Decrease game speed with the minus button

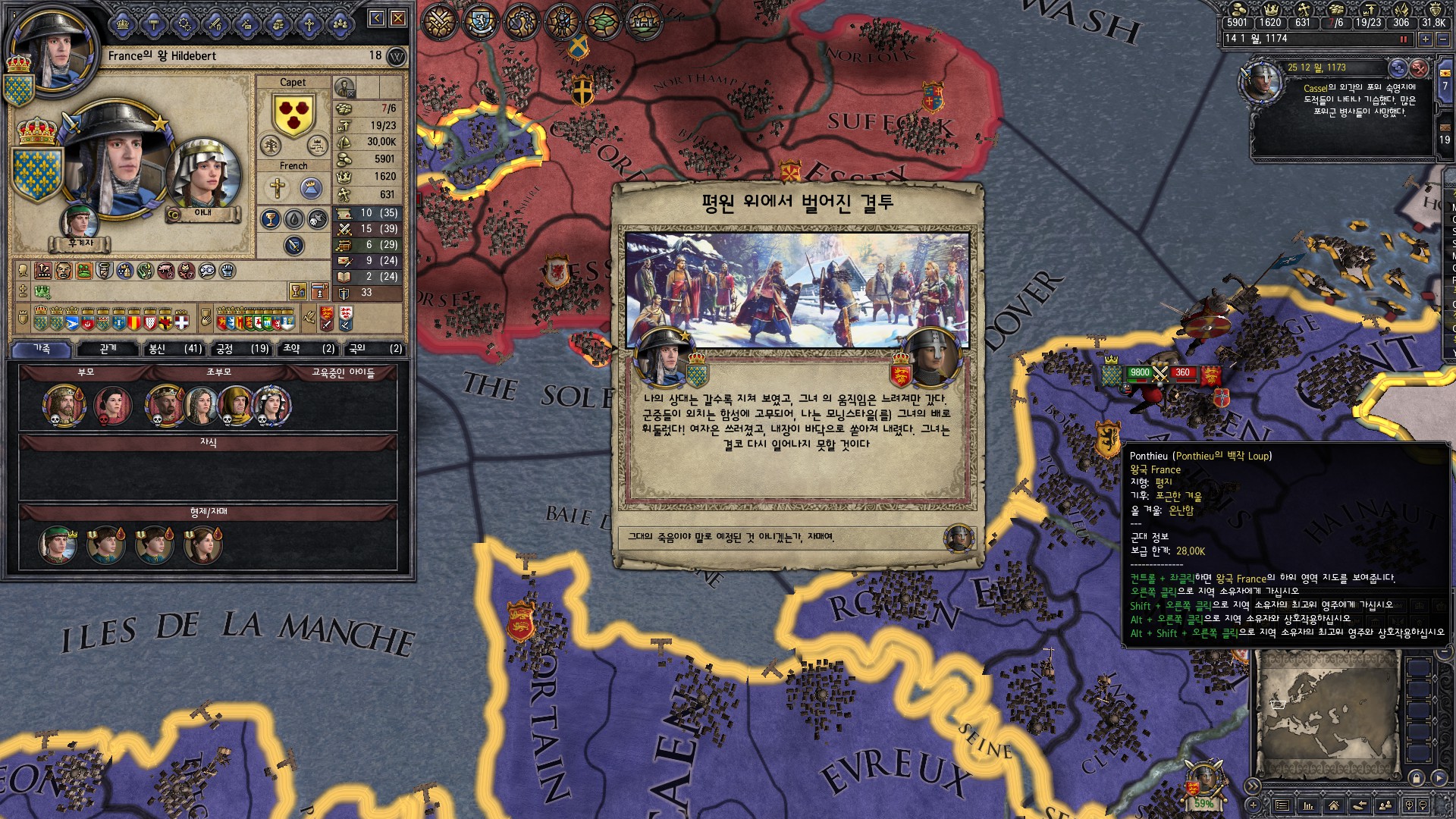1443,39
